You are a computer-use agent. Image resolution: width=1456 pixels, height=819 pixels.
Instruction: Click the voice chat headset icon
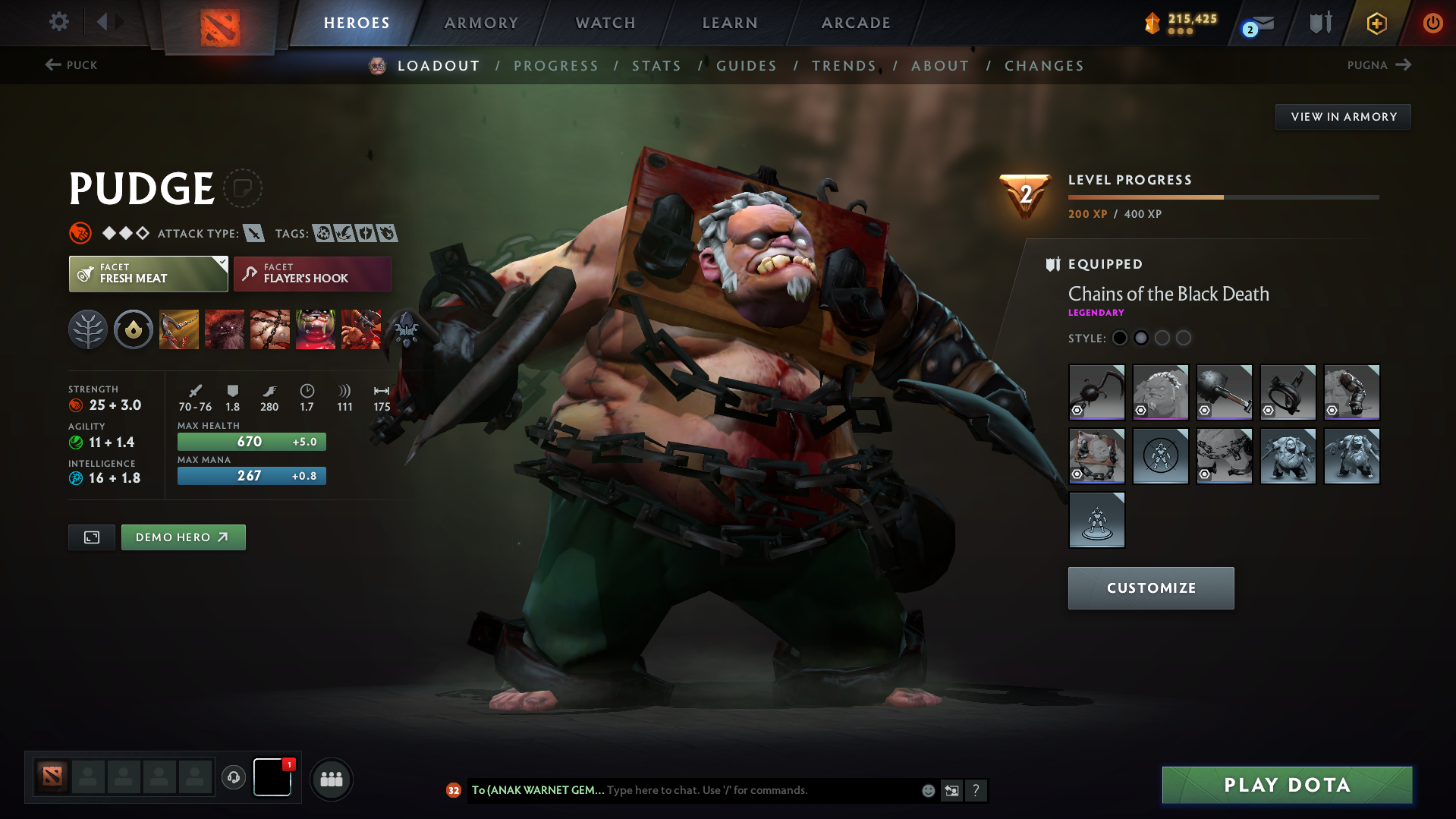click(x=233, y=779)
